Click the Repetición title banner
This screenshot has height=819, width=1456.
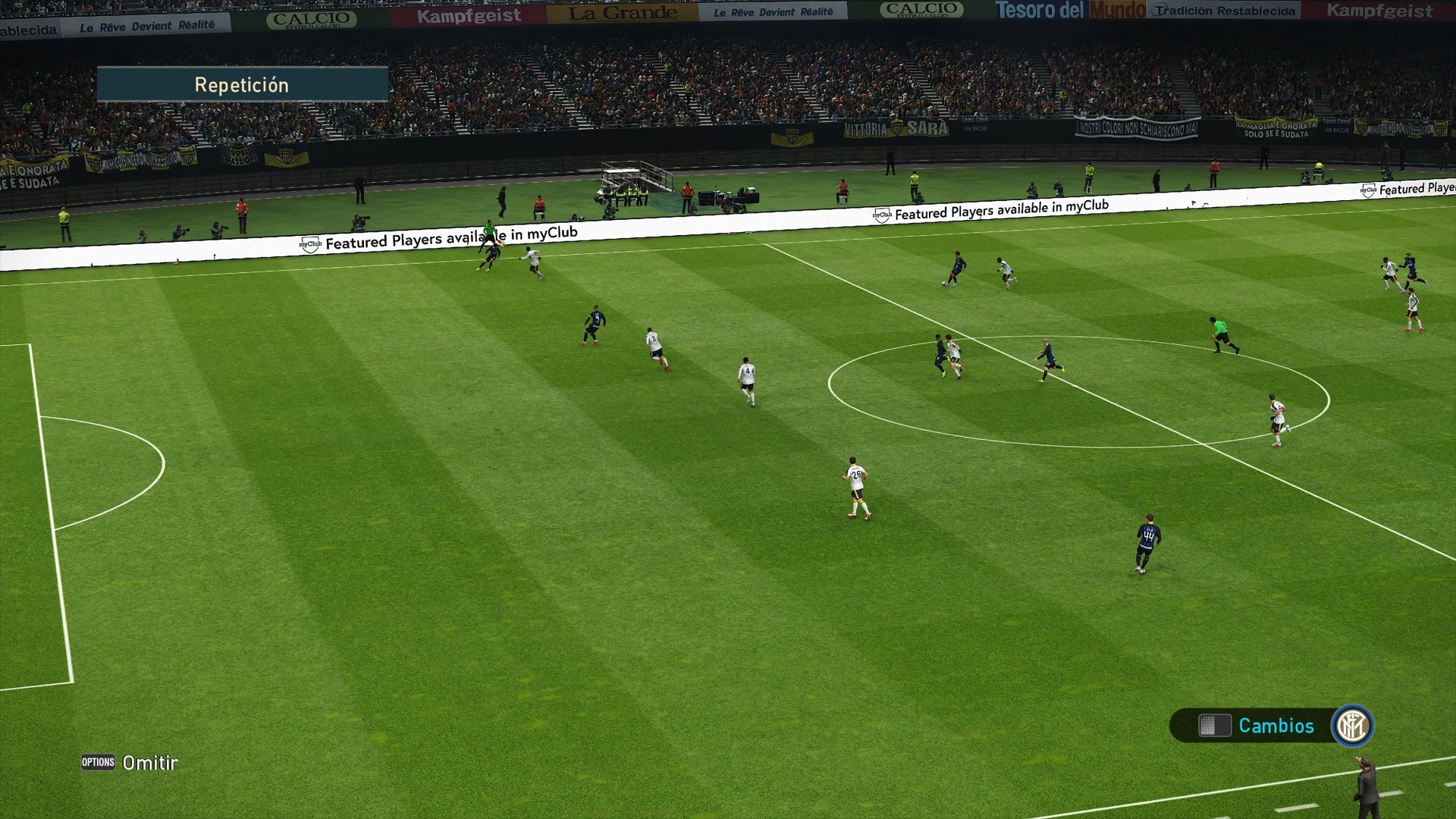point(241,84)
